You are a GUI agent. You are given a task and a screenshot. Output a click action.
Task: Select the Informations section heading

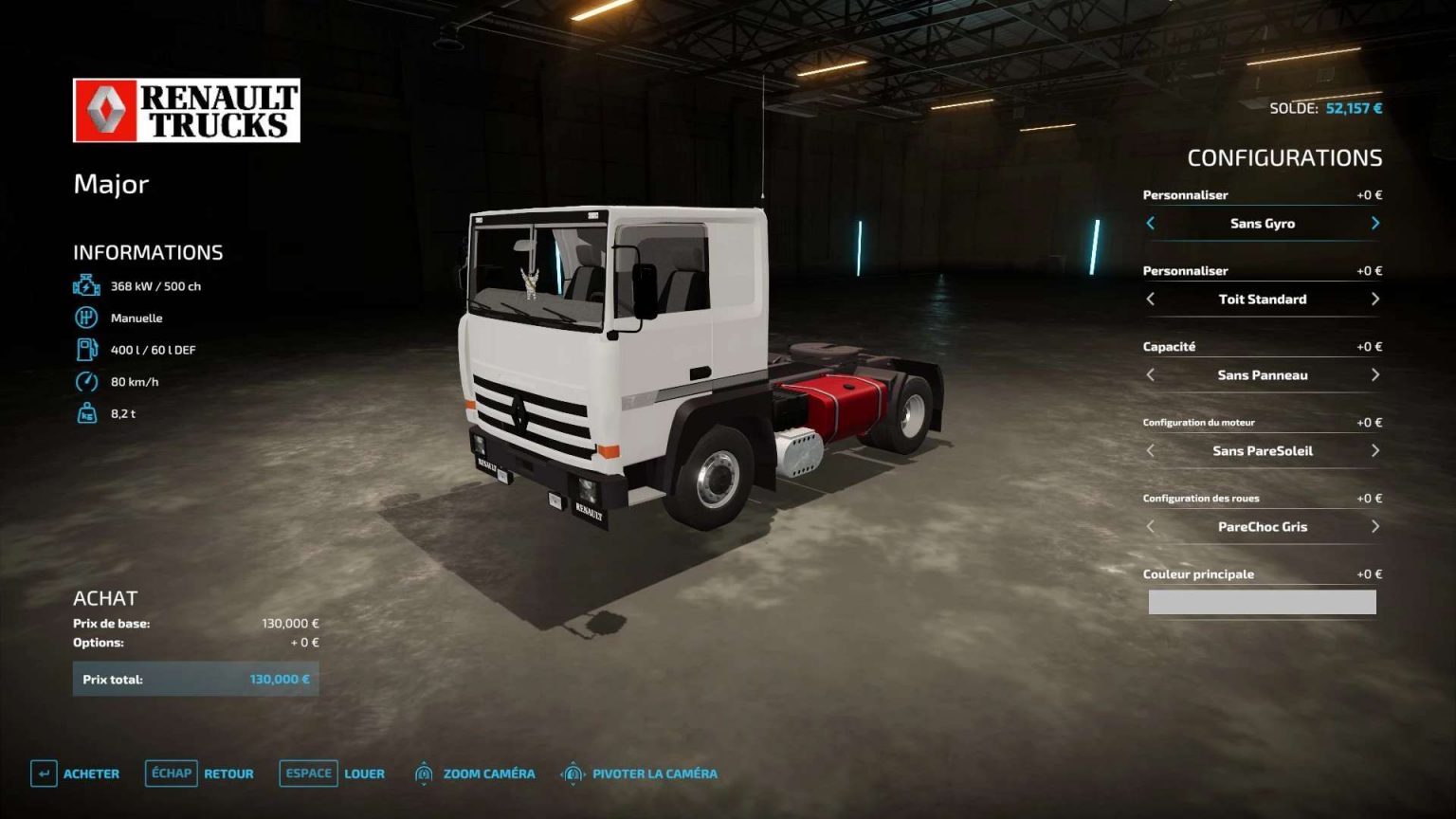pyautogui.click(x=149, y=252)
